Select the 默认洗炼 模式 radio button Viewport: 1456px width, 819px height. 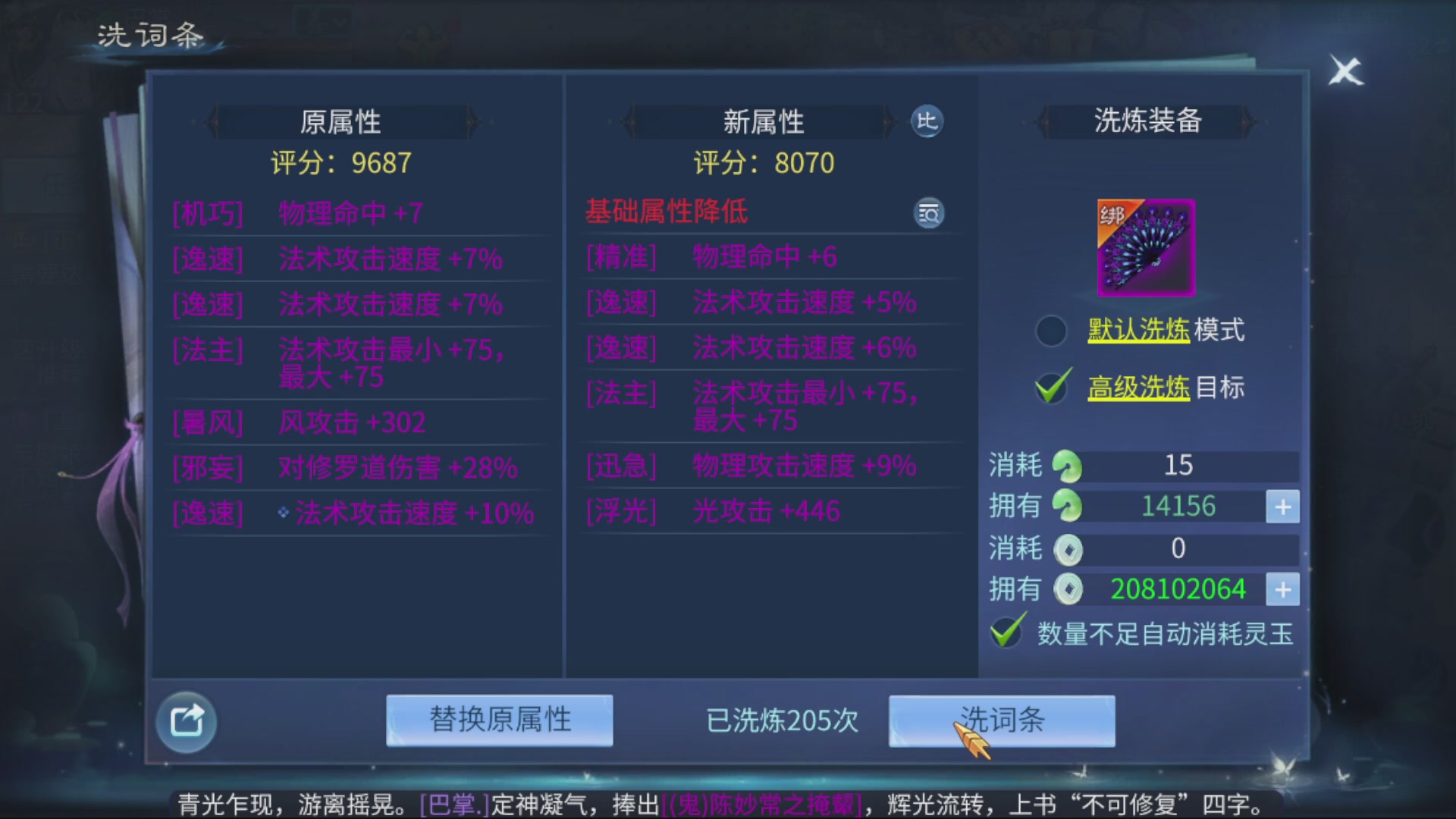pyautogui.click(x=1050, y=329)
